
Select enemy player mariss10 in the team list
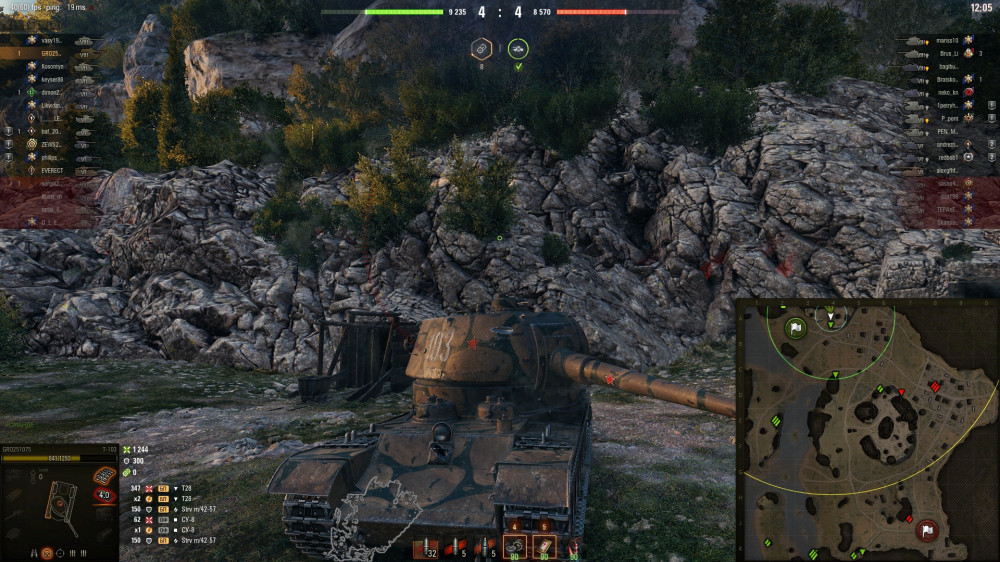(948, 41)
